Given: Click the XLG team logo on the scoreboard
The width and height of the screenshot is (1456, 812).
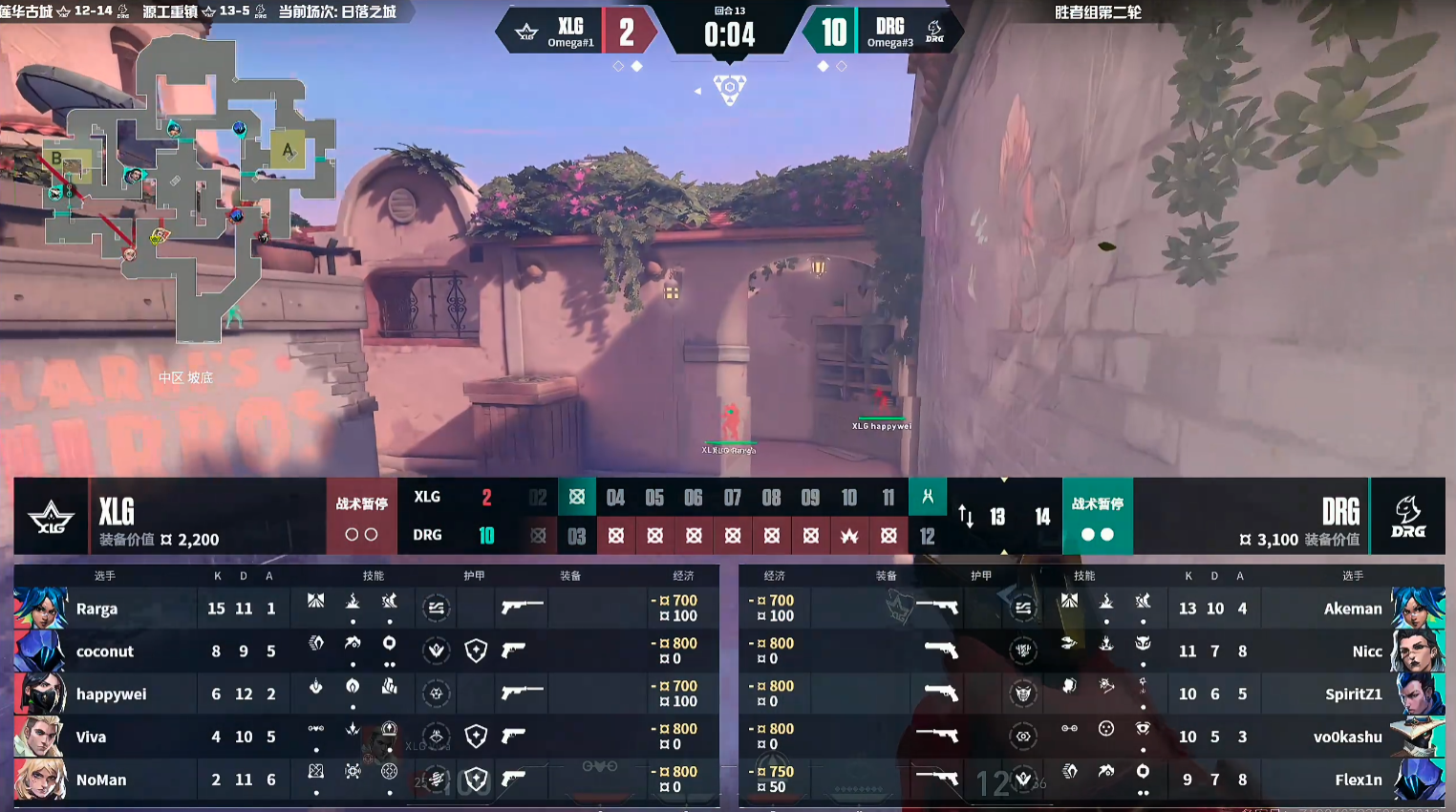Looking at the screenshot, I should click(x=51, y=517).
